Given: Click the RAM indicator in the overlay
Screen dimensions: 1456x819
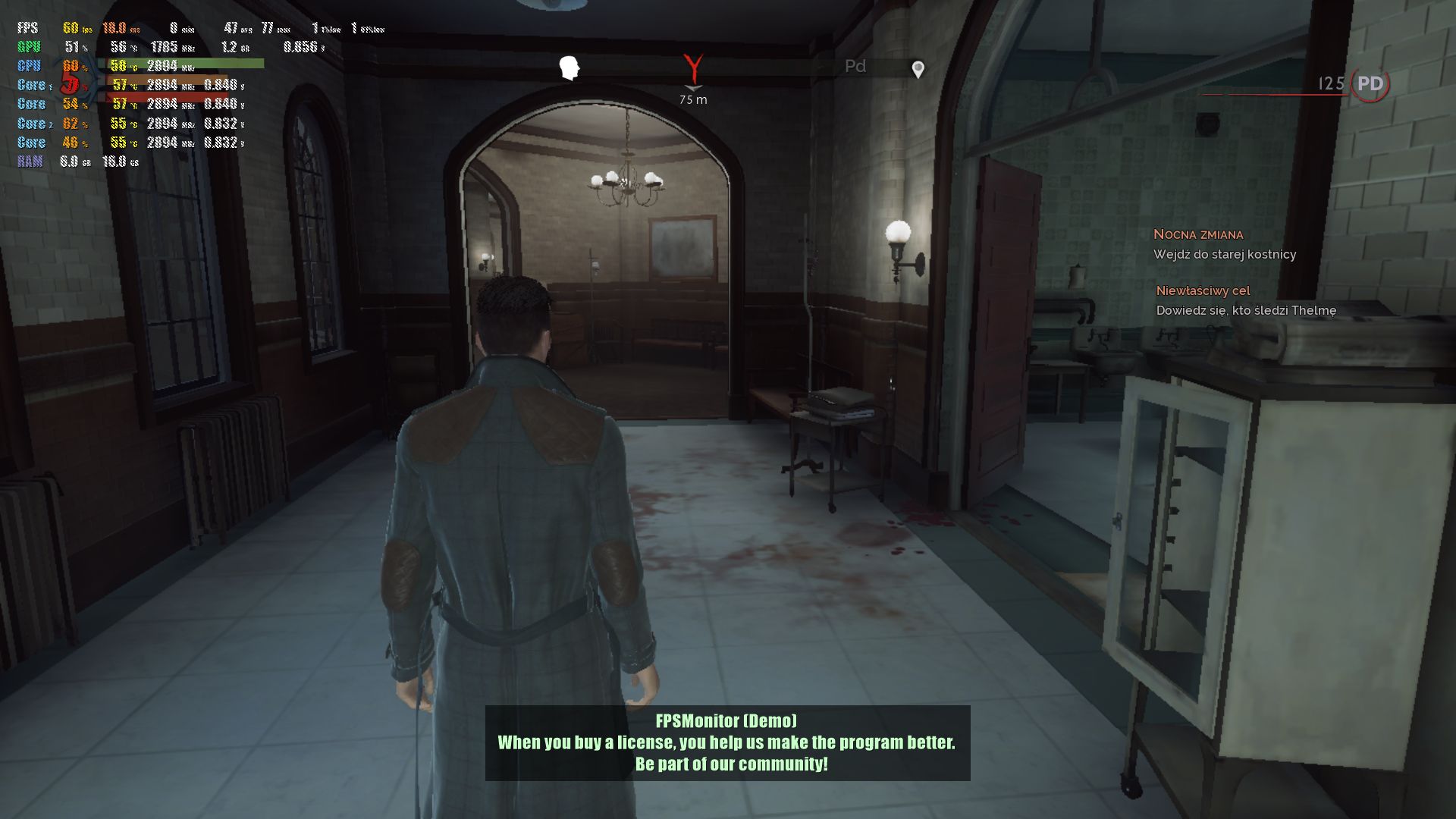Looking at the screenshot, I should point(30,161).
